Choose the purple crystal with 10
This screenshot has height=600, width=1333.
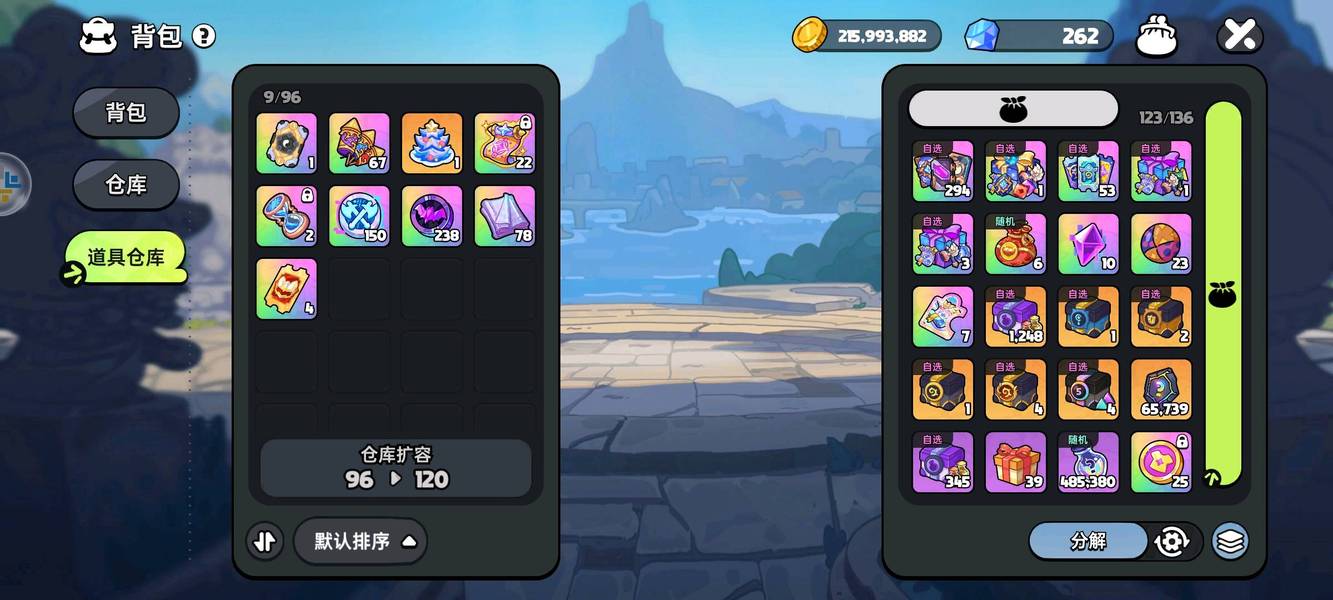pos(1088,243)
